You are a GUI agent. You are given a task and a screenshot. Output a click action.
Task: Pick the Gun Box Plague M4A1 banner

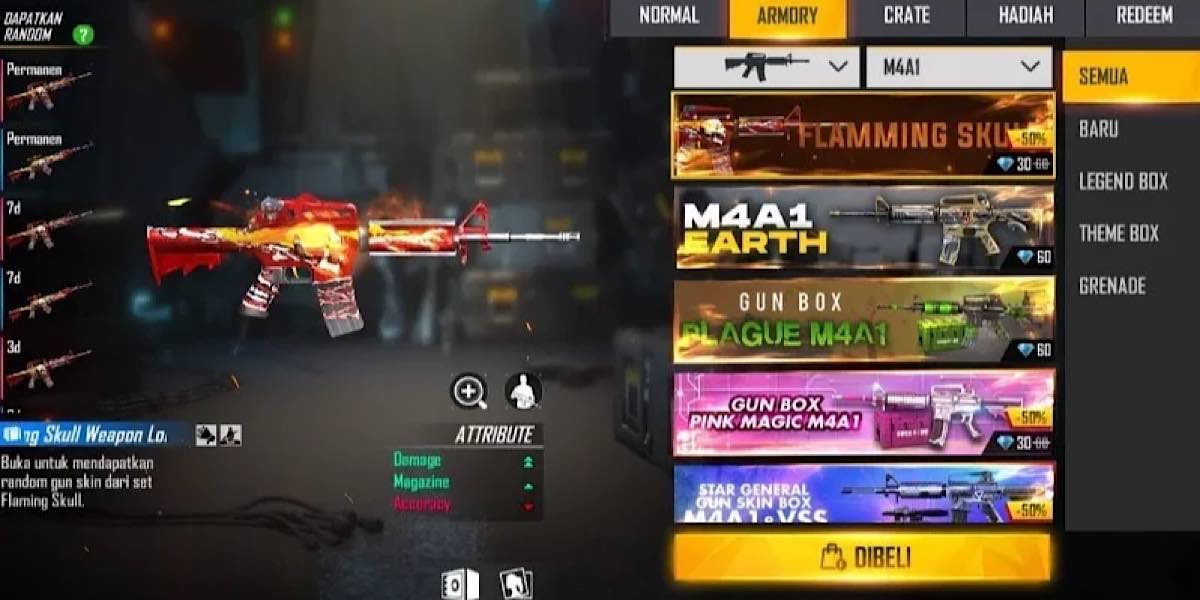click(x=863, y=319)
